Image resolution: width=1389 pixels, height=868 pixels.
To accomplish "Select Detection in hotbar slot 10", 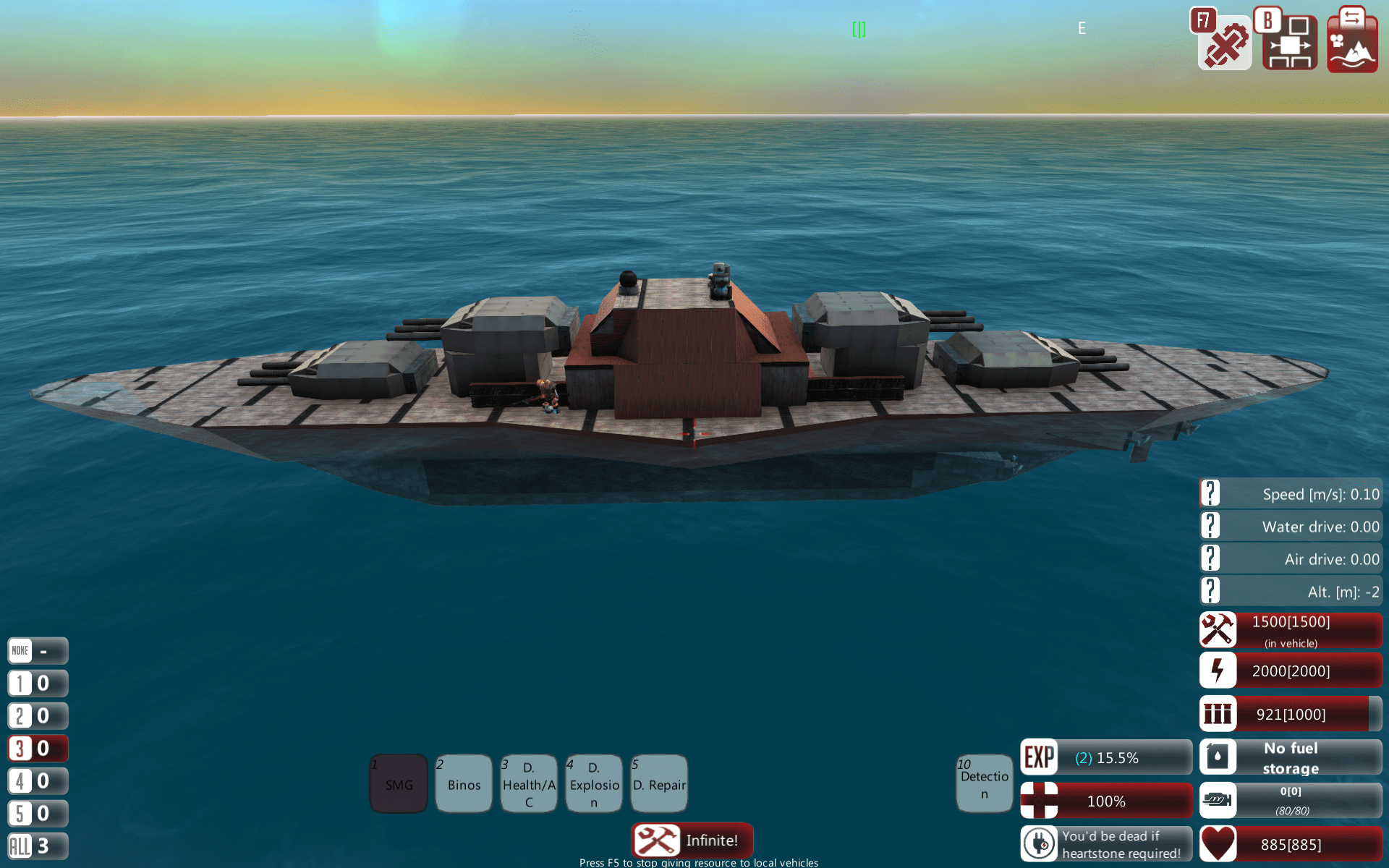I will point(985,783).
